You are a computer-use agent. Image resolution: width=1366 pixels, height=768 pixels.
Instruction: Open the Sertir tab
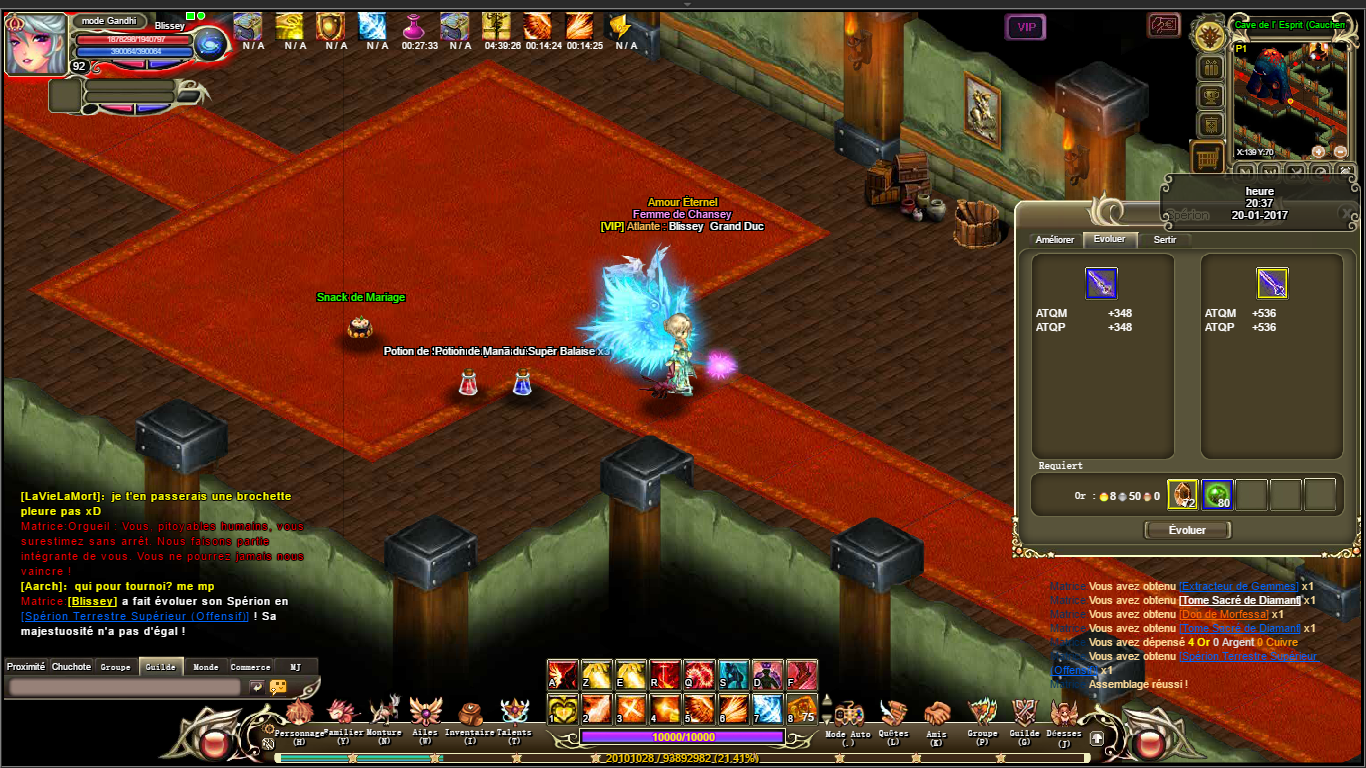point(1165,240)
